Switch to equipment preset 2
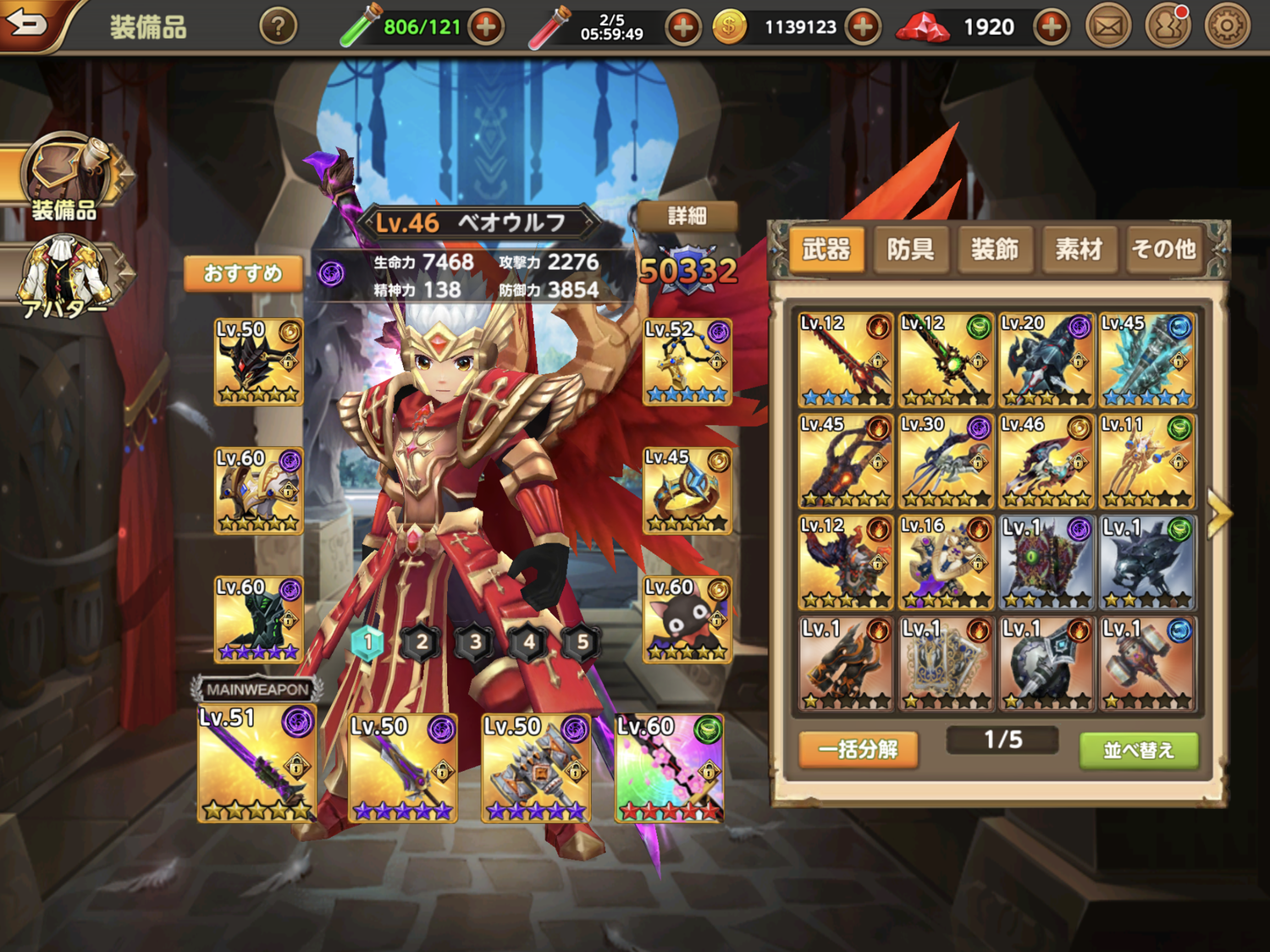Screen dimensions: 1270x952 [x=421, y=643]
